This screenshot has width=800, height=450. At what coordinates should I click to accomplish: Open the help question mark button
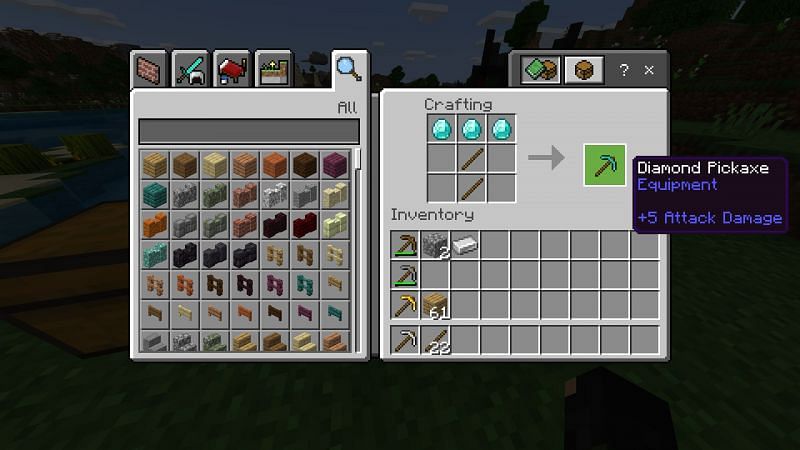[x=624, y=70]
